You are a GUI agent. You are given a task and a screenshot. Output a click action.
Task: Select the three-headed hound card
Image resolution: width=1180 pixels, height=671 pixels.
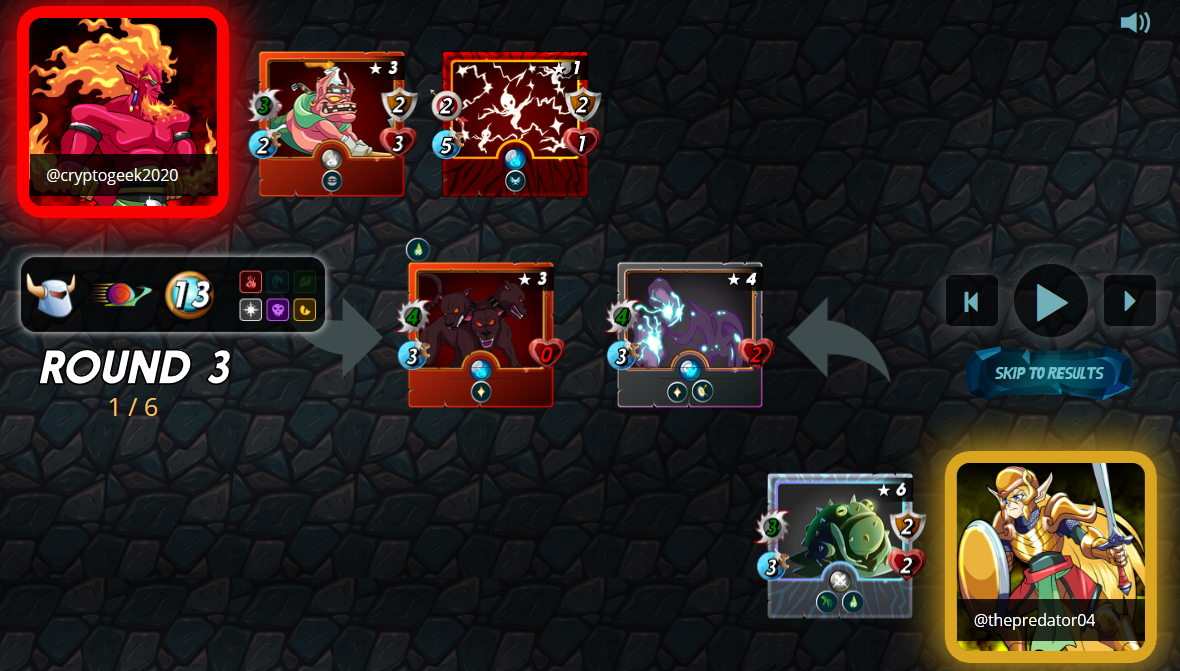(x=480, y=335)
